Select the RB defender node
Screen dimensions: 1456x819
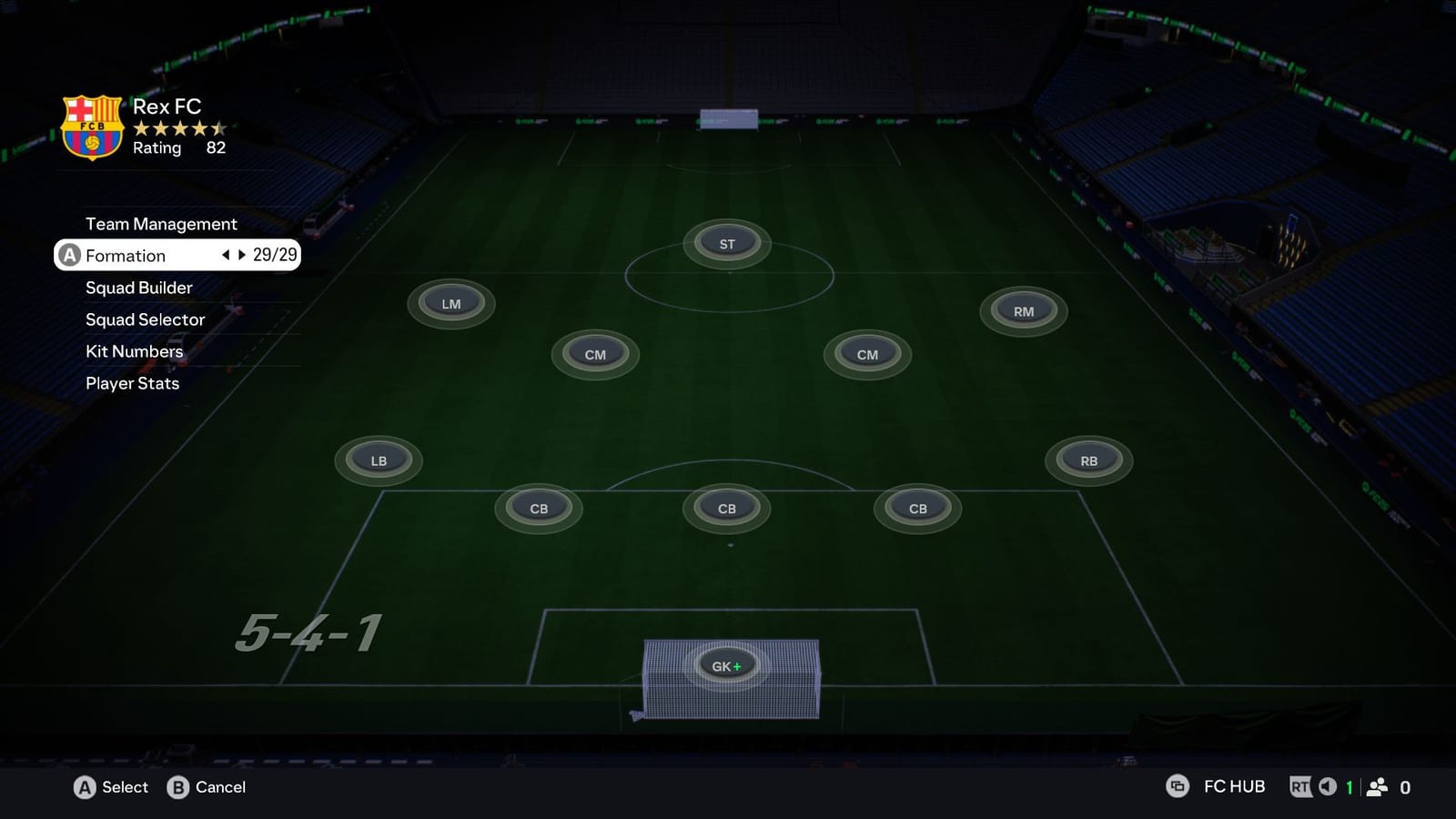[x=1088, y=460]
